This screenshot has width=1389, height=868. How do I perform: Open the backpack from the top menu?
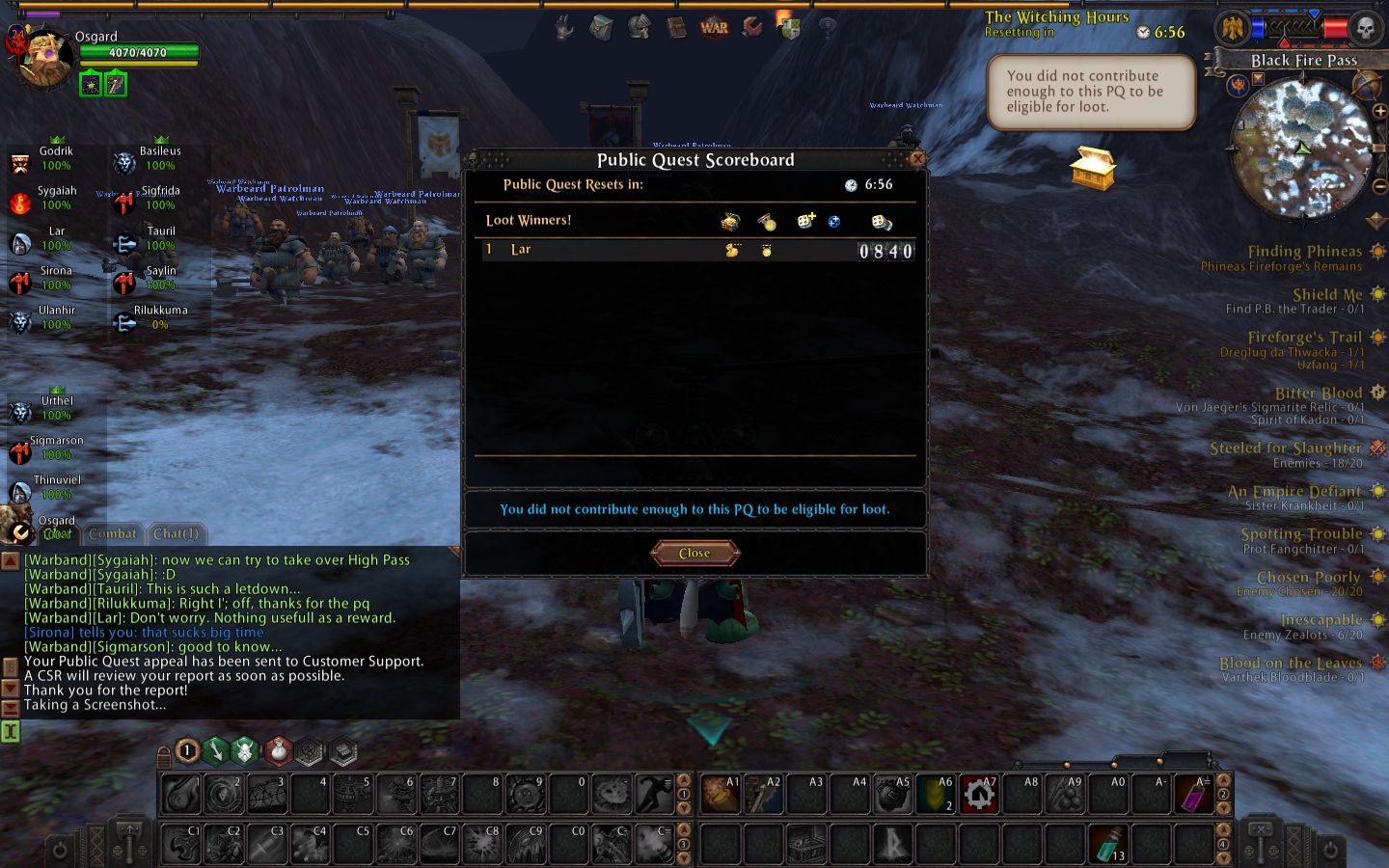pyautogui.click(x=601, y=28)
